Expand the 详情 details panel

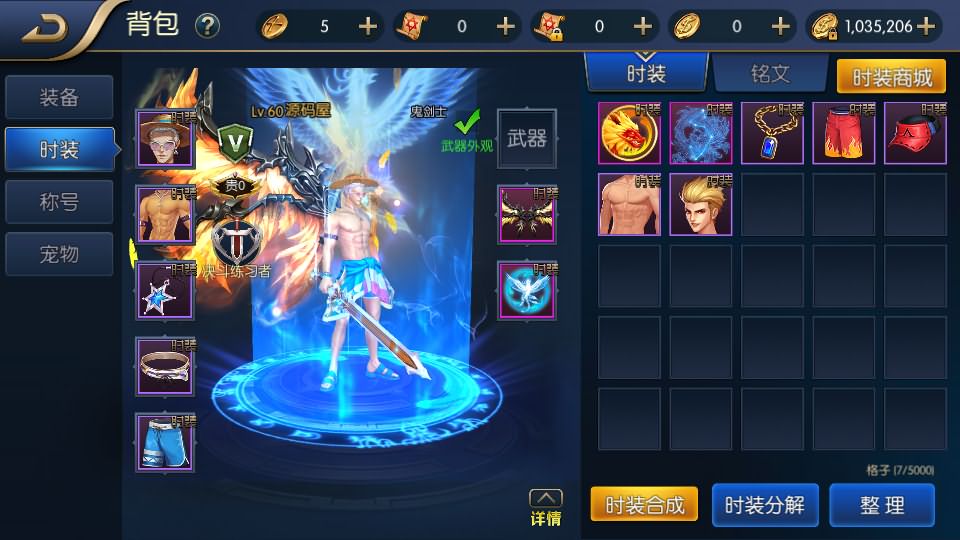(x=545, y=507)
